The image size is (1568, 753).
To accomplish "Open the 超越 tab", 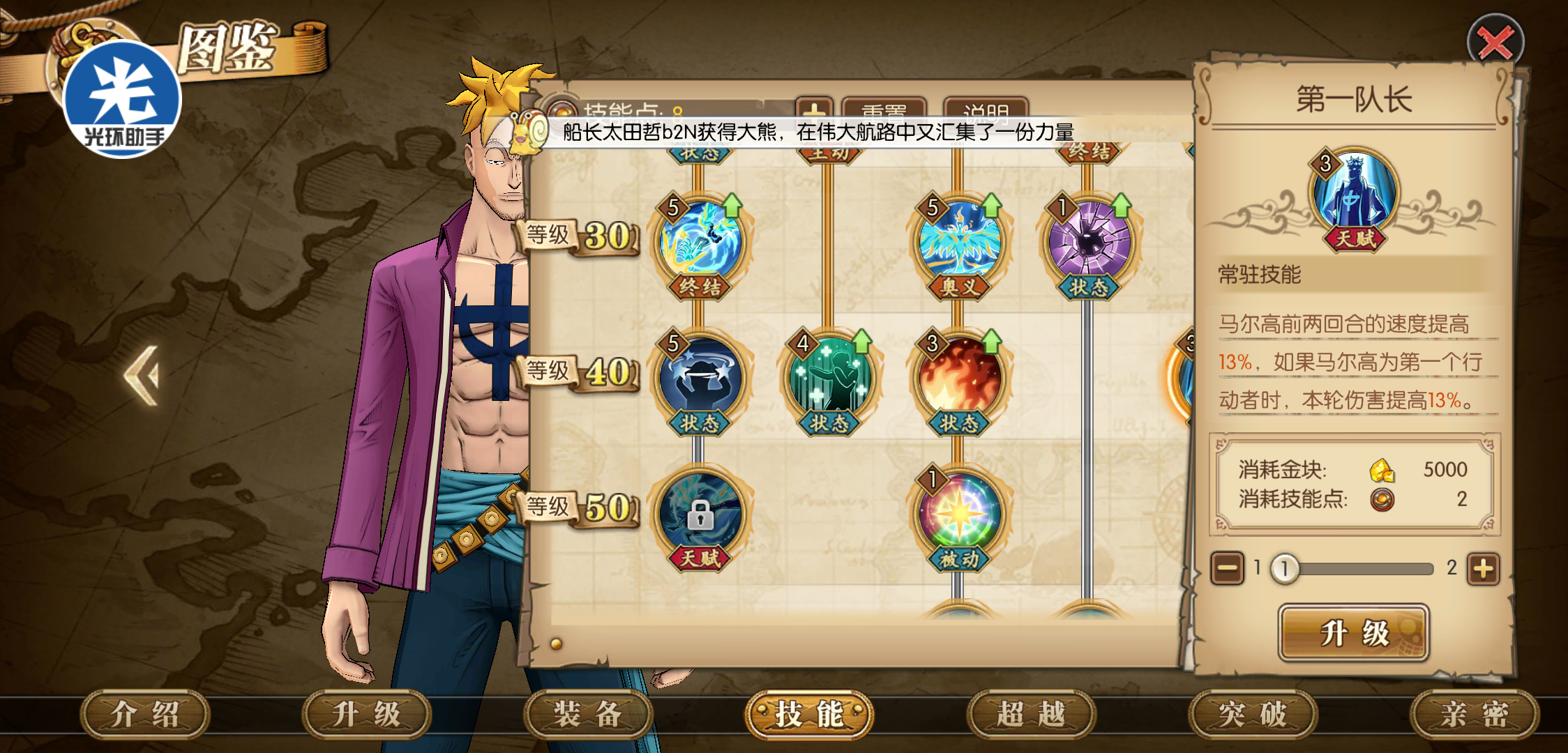I will pyautogui.click(x=1031, y=714).
